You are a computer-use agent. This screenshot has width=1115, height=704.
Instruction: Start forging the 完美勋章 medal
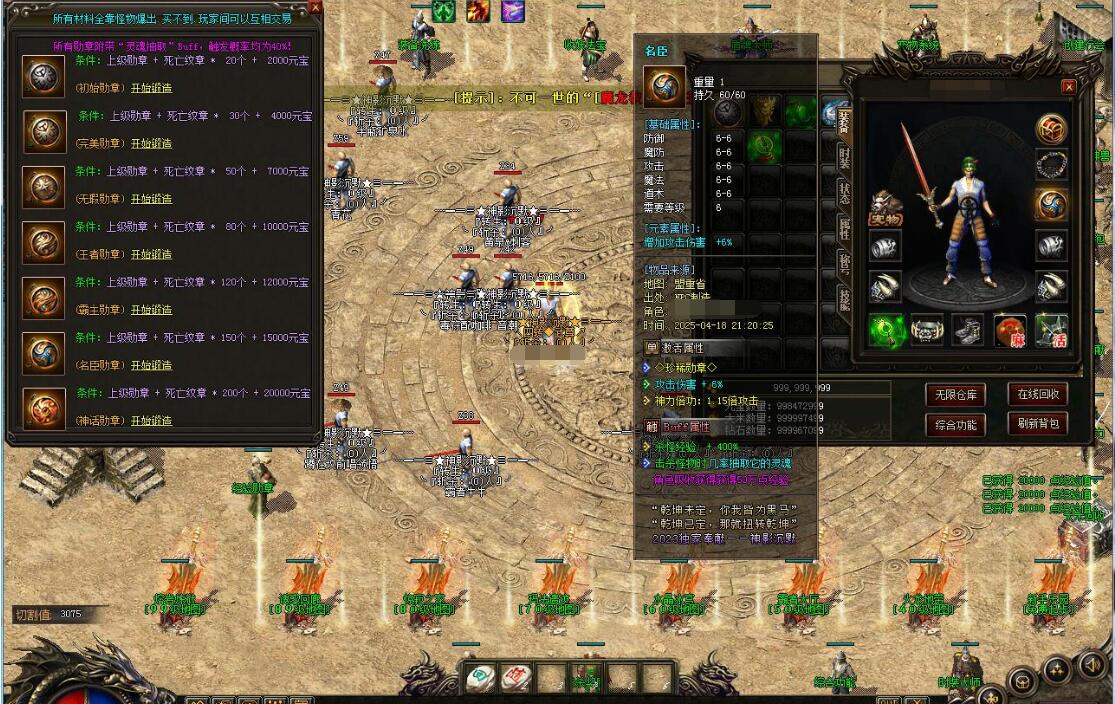[151, 143]
